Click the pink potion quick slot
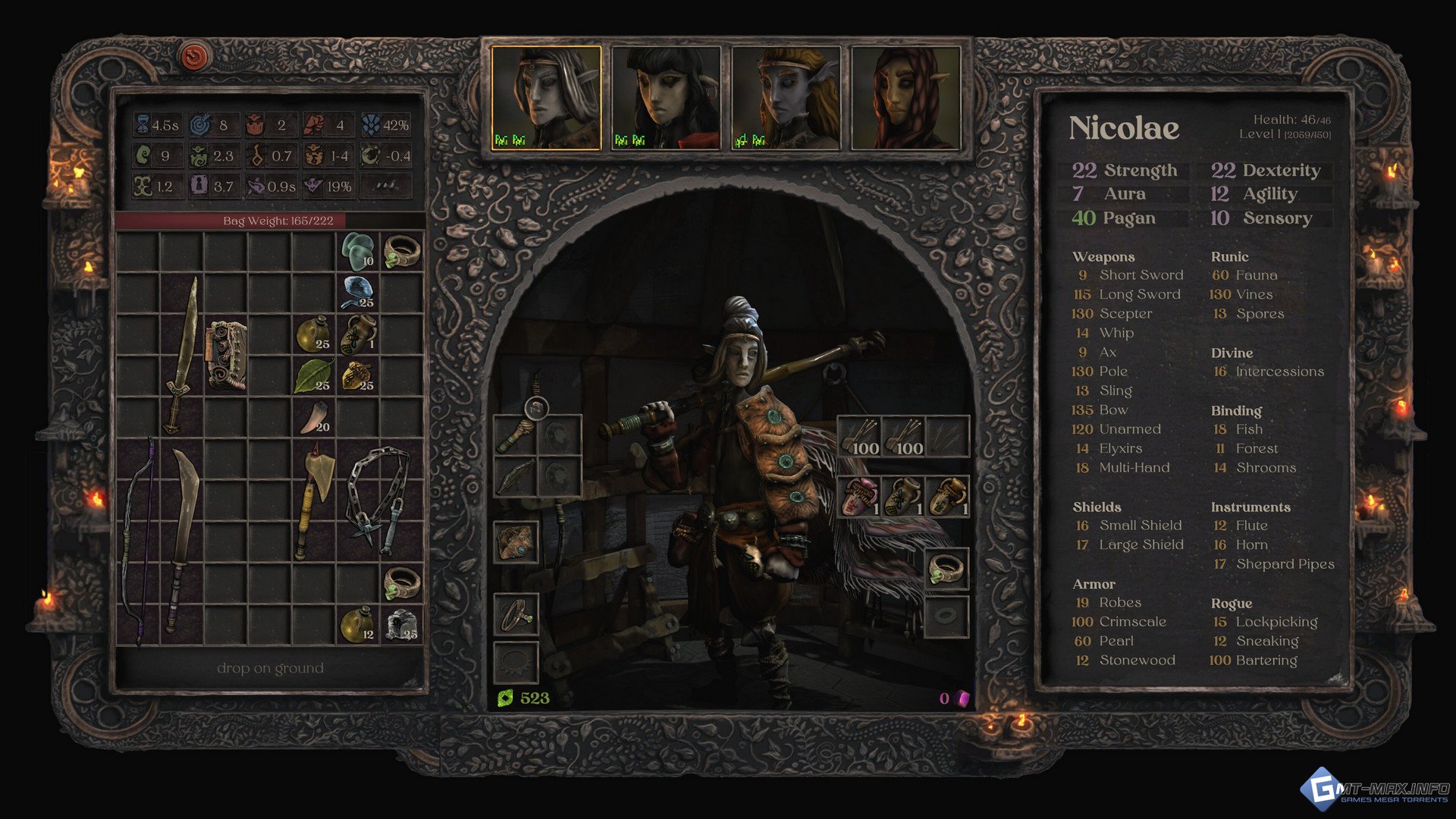This screenshot has width=1456, height=819. (x=858, y=497)
